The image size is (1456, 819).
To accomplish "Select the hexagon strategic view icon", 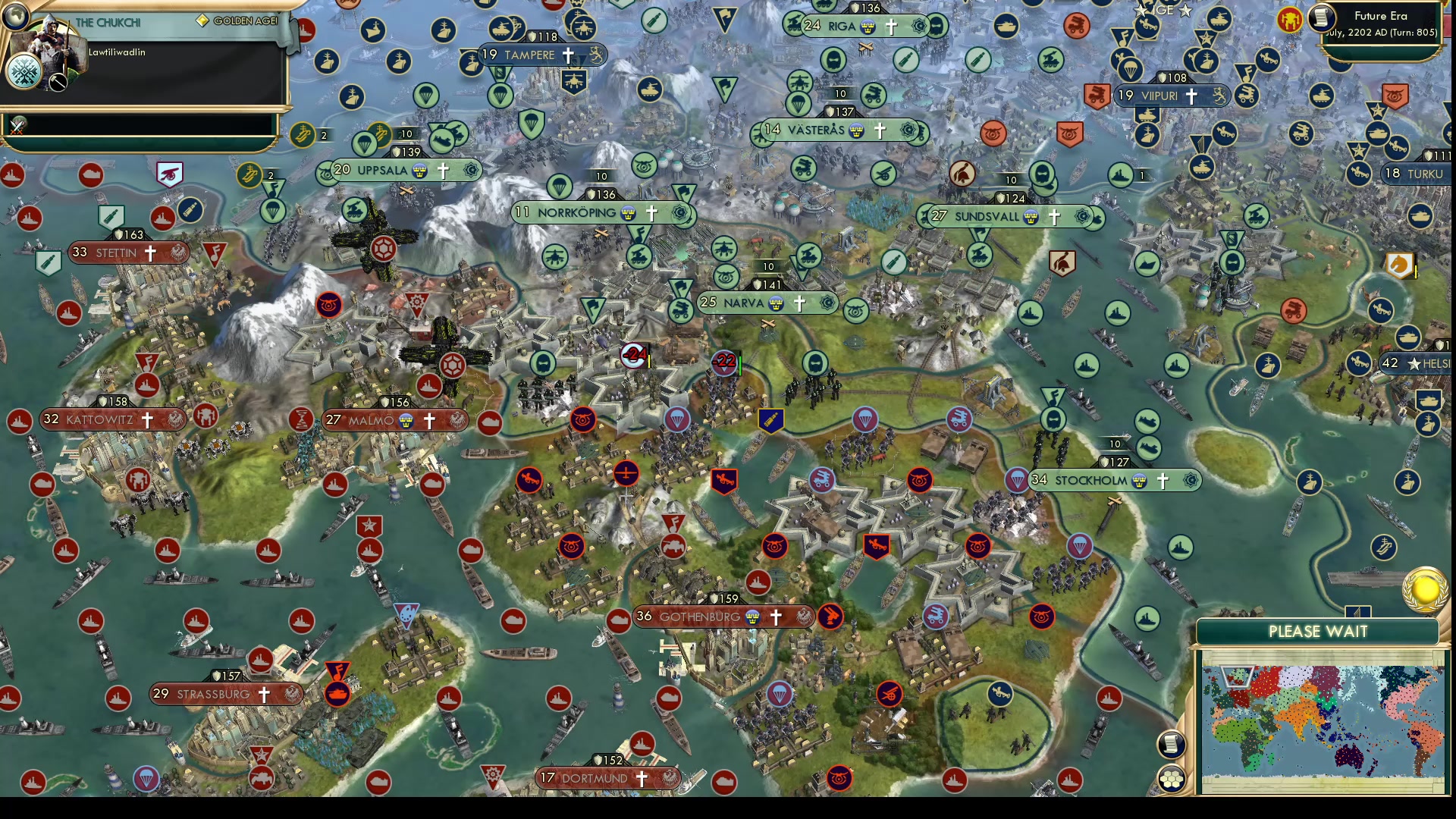I will [1171, 778].
